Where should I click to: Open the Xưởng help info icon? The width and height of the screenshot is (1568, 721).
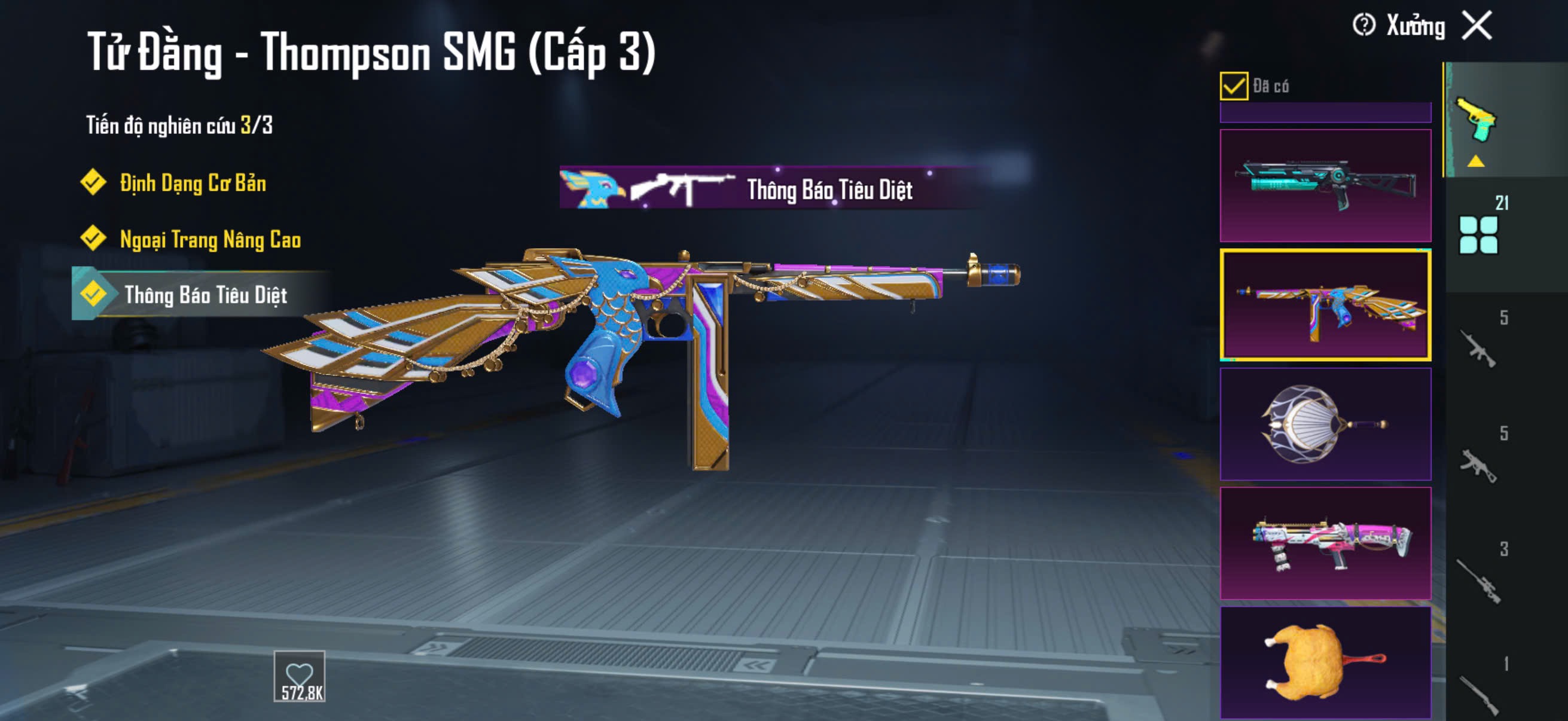pyautogui.click(x=1363, y=26)
